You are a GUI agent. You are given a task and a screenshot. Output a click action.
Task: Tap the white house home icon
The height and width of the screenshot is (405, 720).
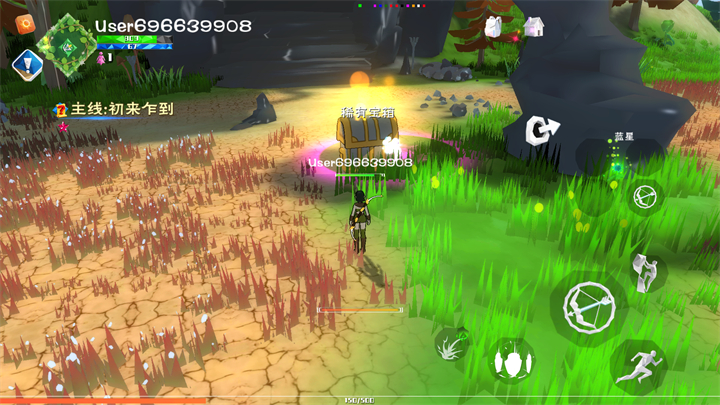coord(533,26)
